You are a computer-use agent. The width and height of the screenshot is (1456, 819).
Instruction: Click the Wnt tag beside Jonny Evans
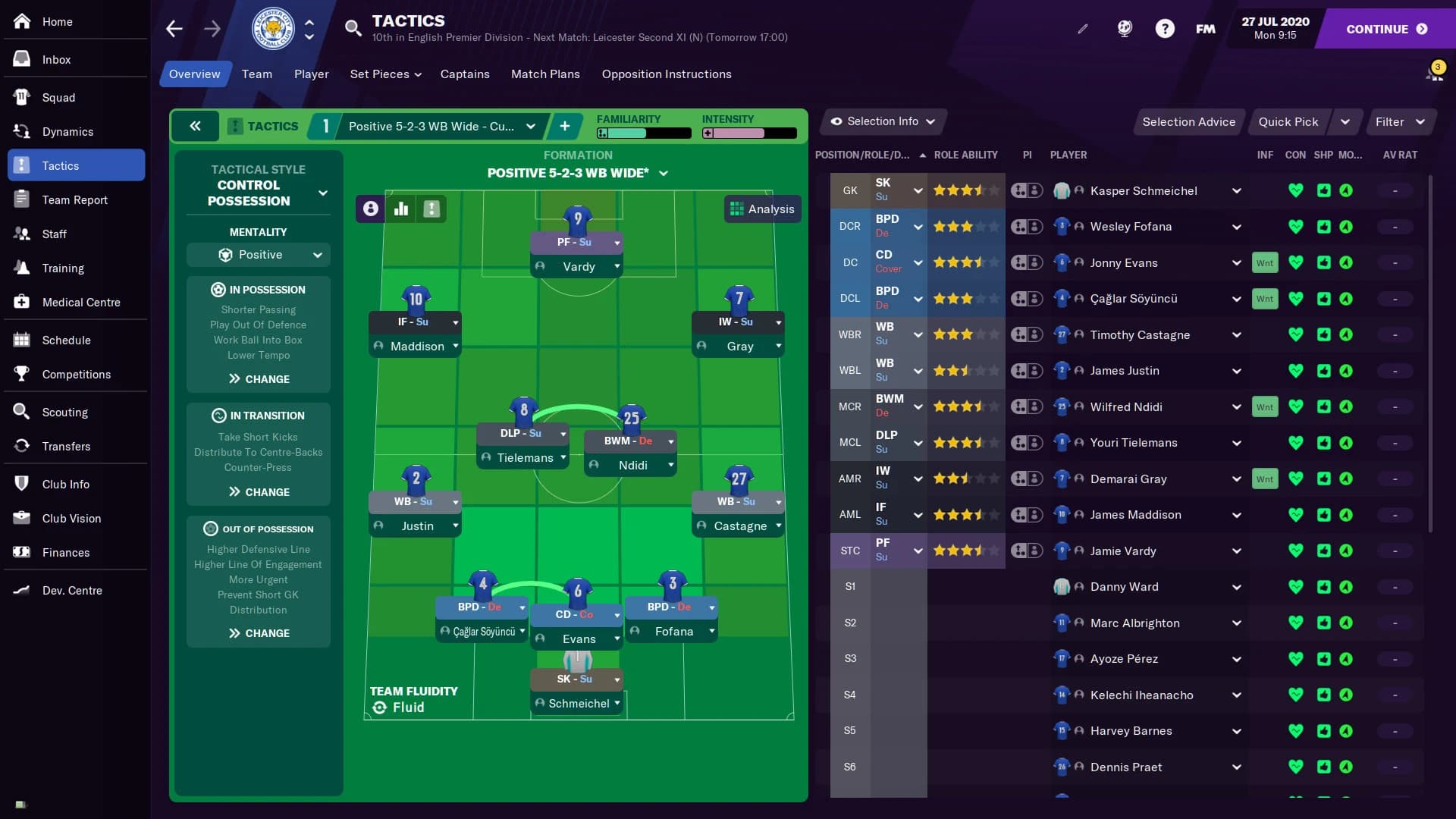coord(1265,262)
